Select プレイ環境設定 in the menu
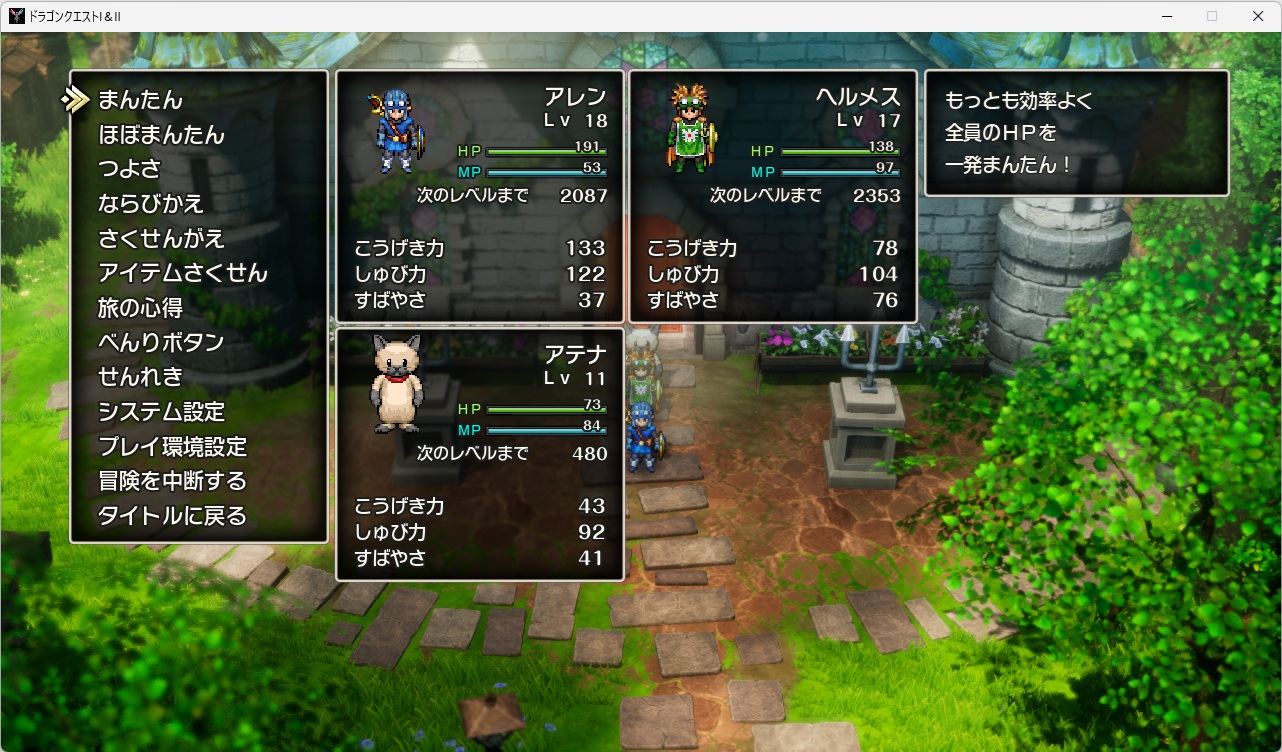Image resolution: width=1282 pixels, height=752 pixels. point(172,447)
